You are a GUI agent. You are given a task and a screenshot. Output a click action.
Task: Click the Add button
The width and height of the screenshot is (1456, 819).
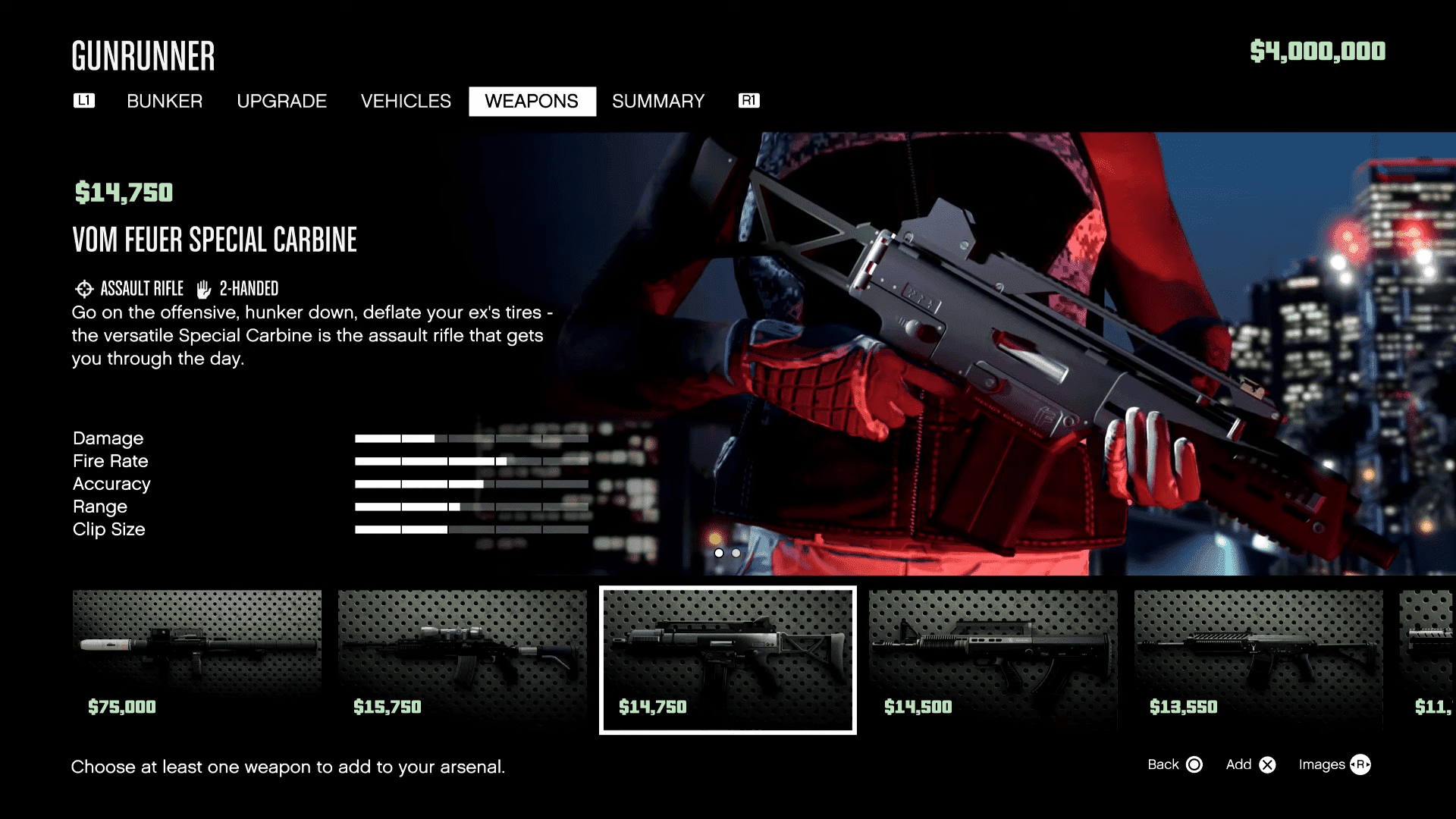click(1269, 765)
